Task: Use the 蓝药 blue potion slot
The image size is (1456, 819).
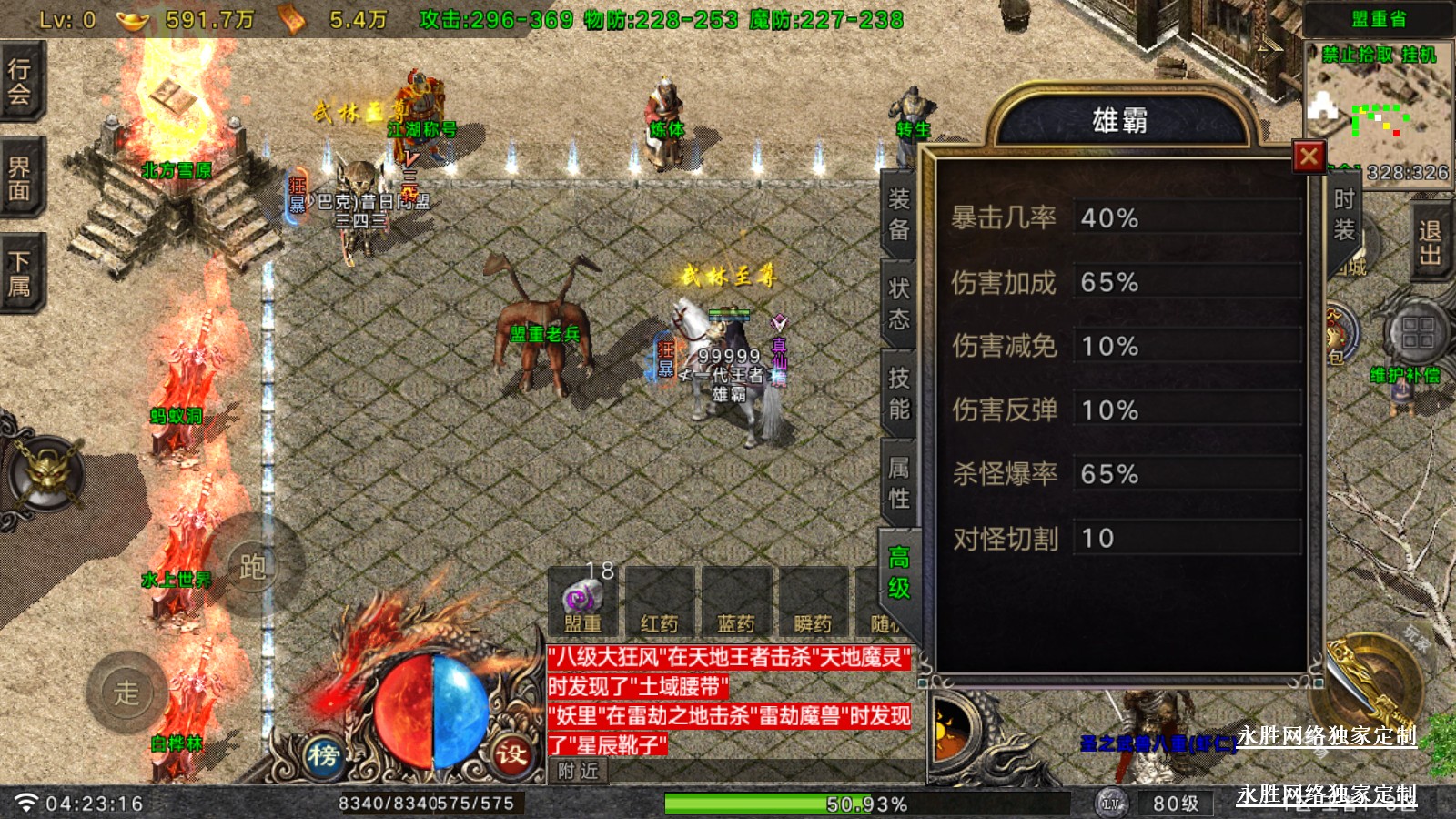Action: coord(736,602)
